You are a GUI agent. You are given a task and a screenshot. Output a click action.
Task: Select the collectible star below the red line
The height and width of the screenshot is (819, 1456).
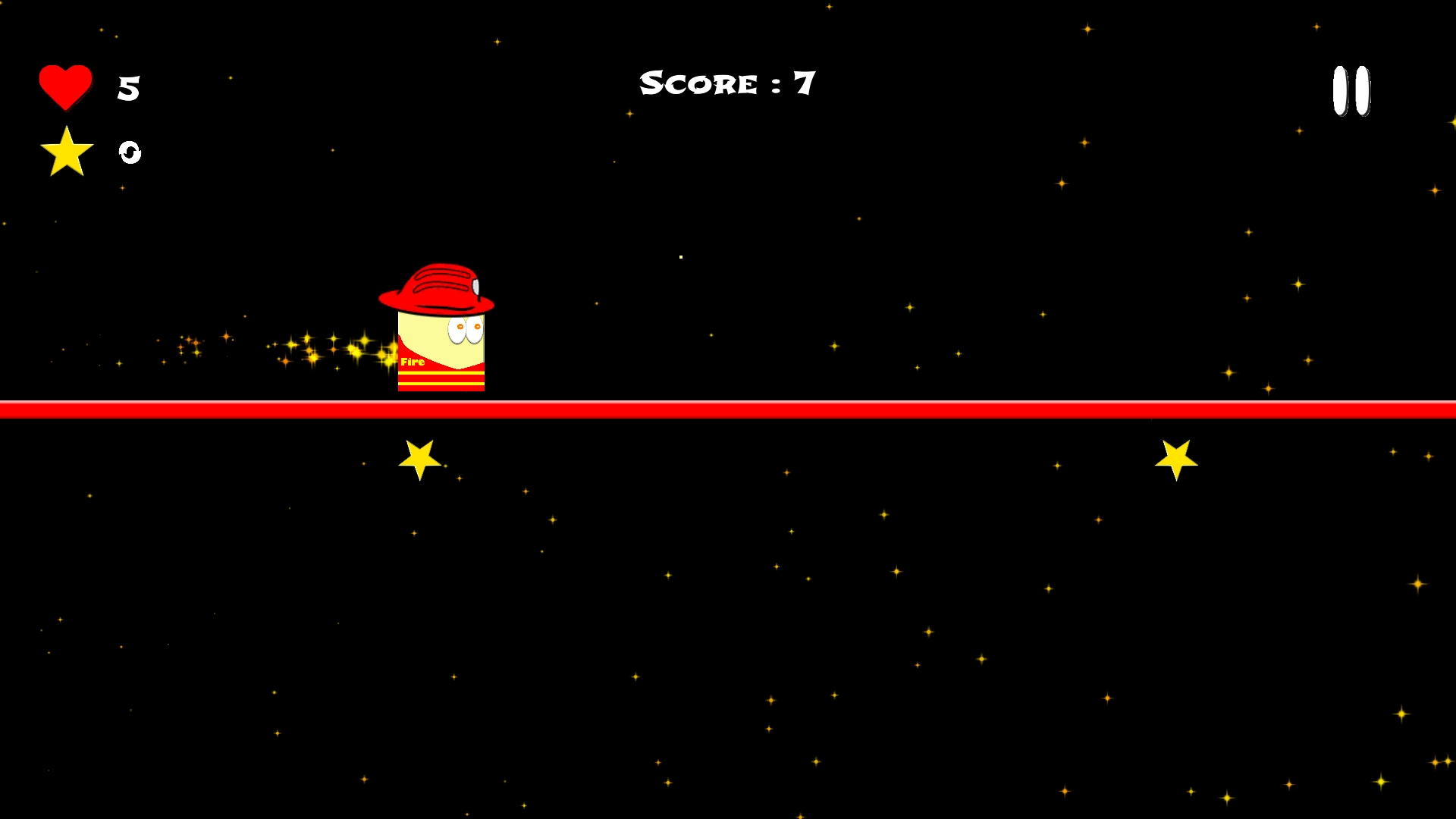point(419,457)
